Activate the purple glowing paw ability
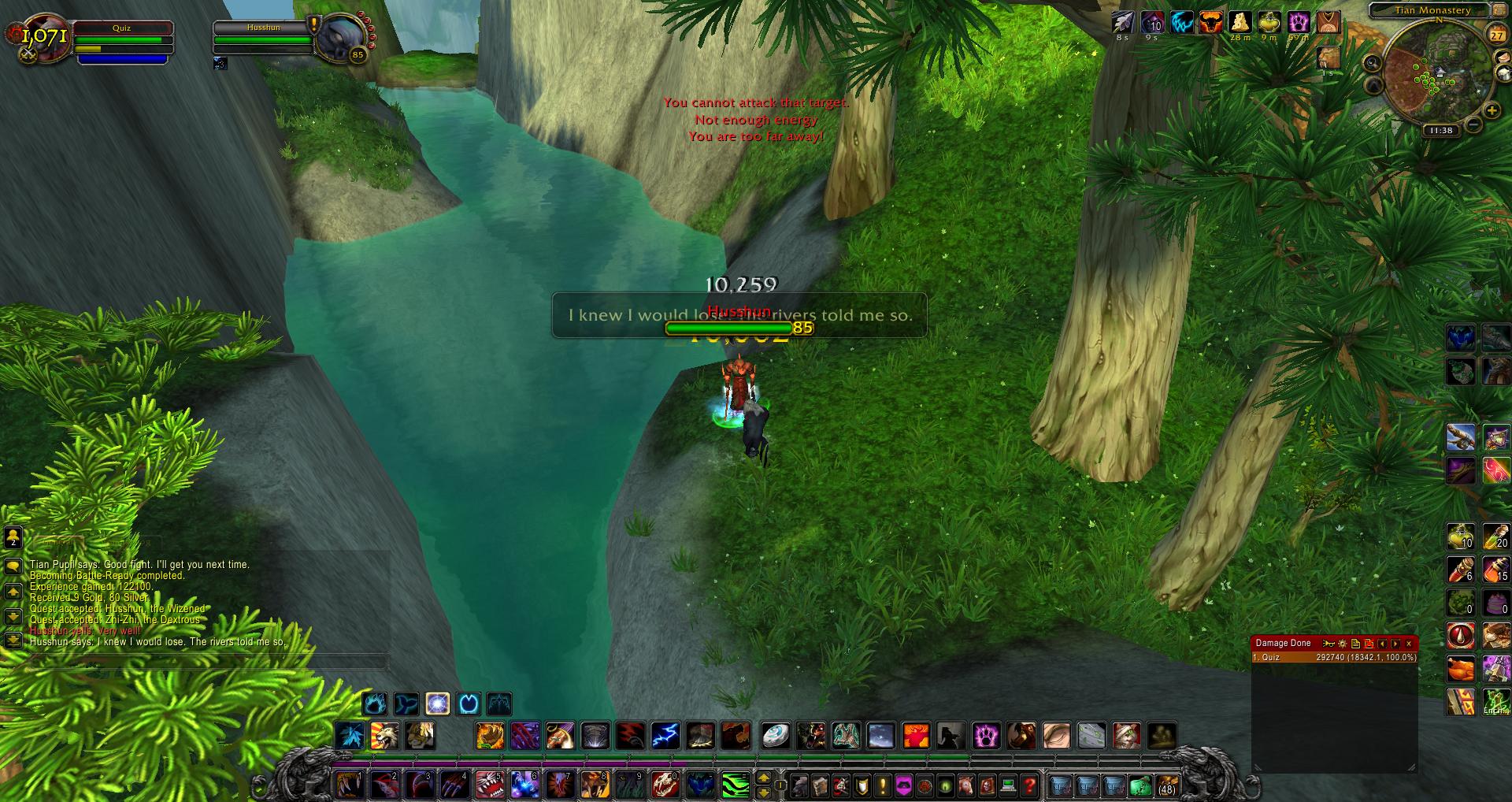 [986, 736]
